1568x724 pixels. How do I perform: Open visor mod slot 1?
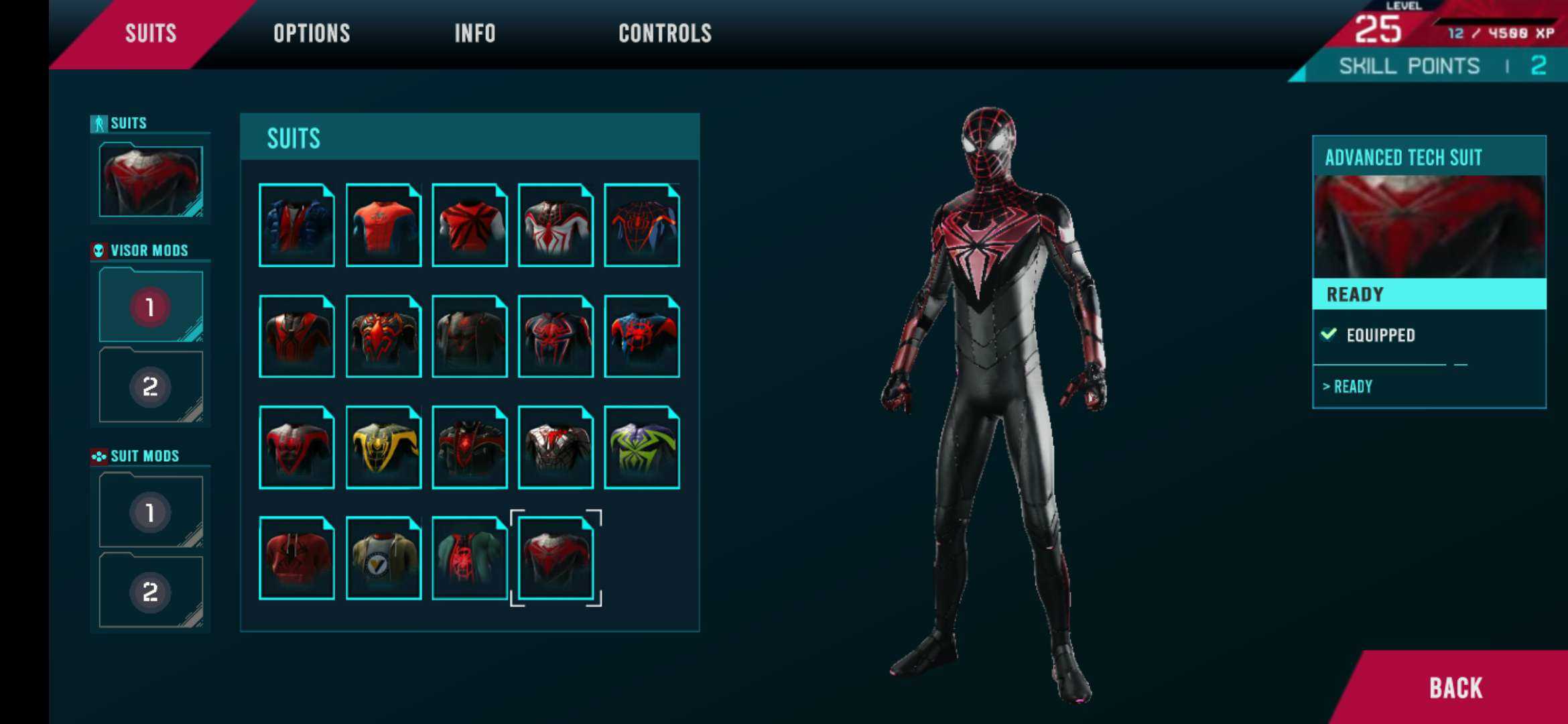point(151,306)
